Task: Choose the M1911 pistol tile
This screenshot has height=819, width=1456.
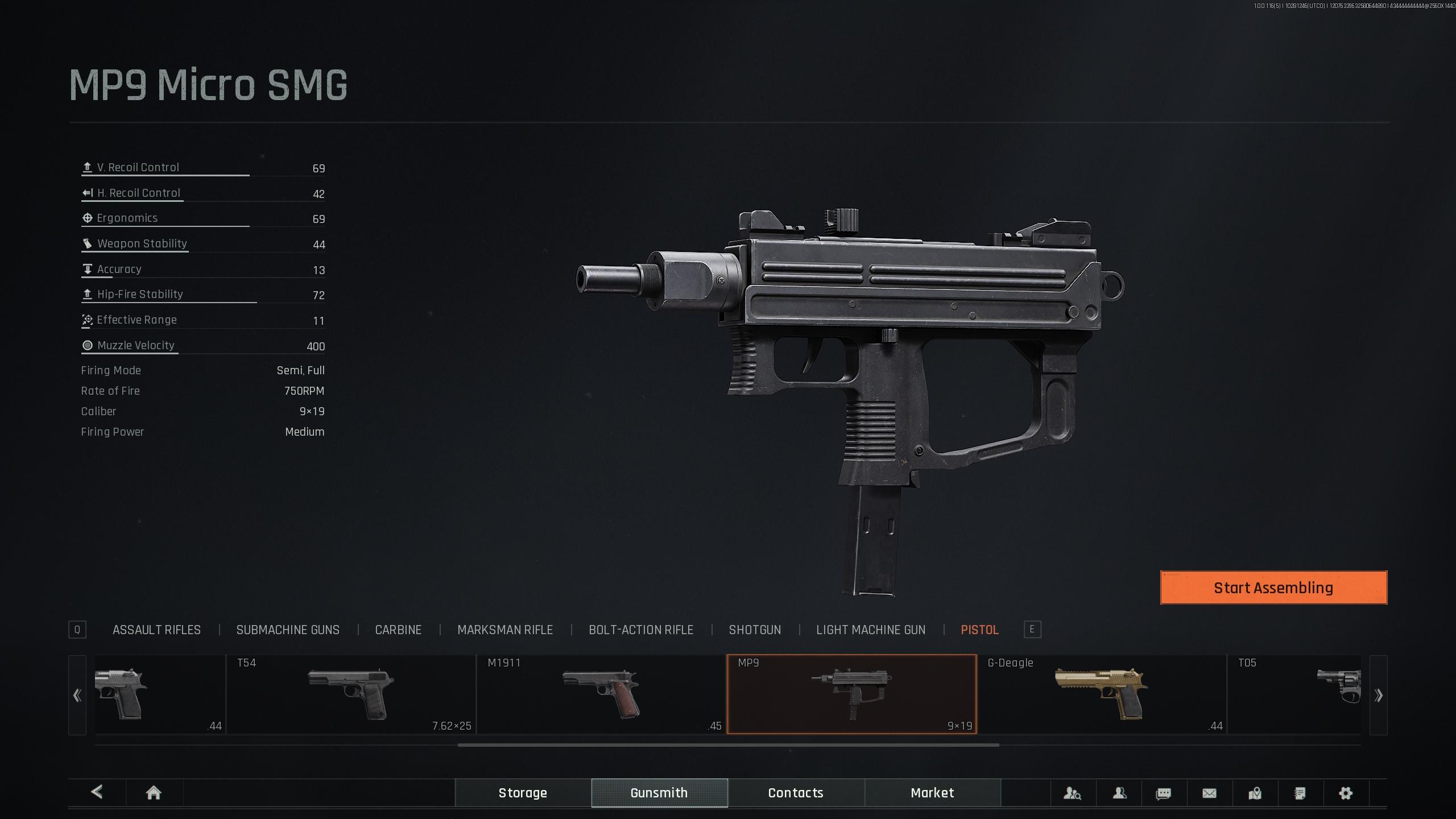Action: [601, 694]
